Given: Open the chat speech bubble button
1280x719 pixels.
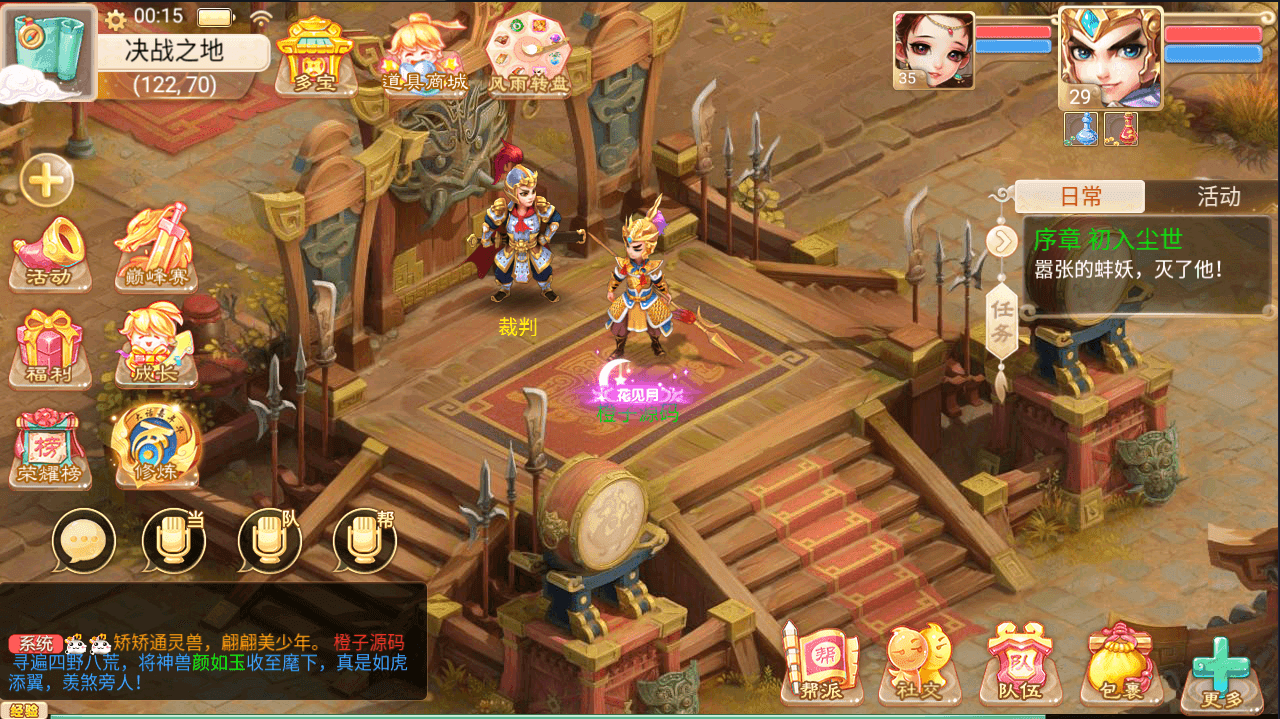Looking at the screenshot, I should point(84,541).
